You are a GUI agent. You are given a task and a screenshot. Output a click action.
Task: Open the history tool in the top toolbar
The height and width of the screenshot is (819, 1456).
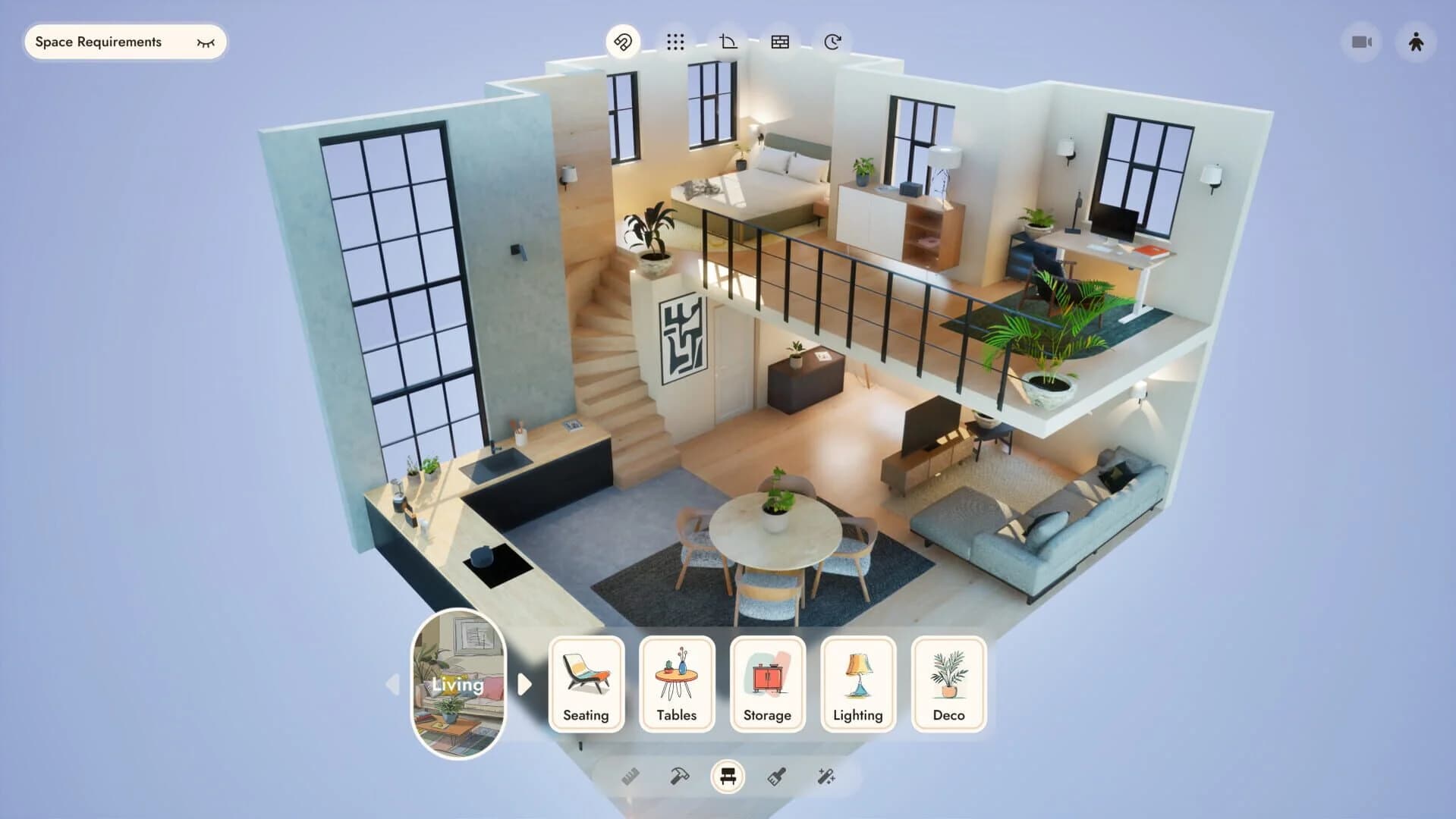click(x=832, y=42)
